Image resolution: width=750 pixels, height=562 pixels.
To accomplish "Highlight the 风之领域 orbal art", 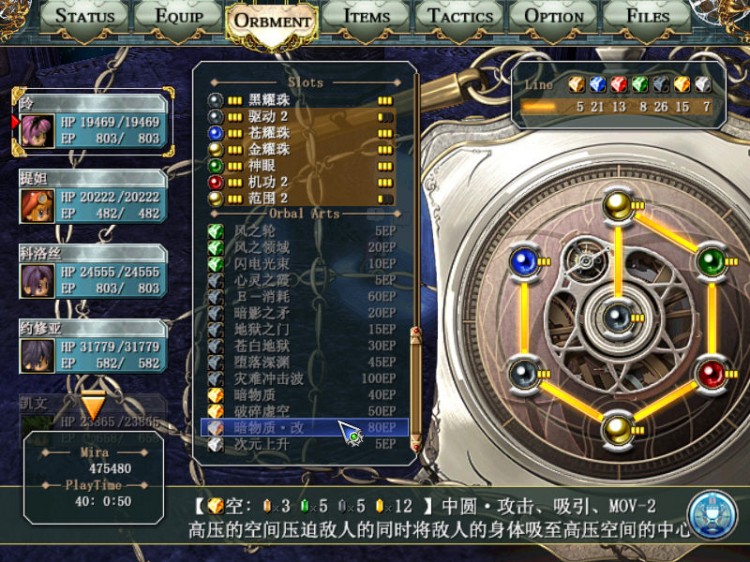I will pyautogui.click(x=300, y=247).
